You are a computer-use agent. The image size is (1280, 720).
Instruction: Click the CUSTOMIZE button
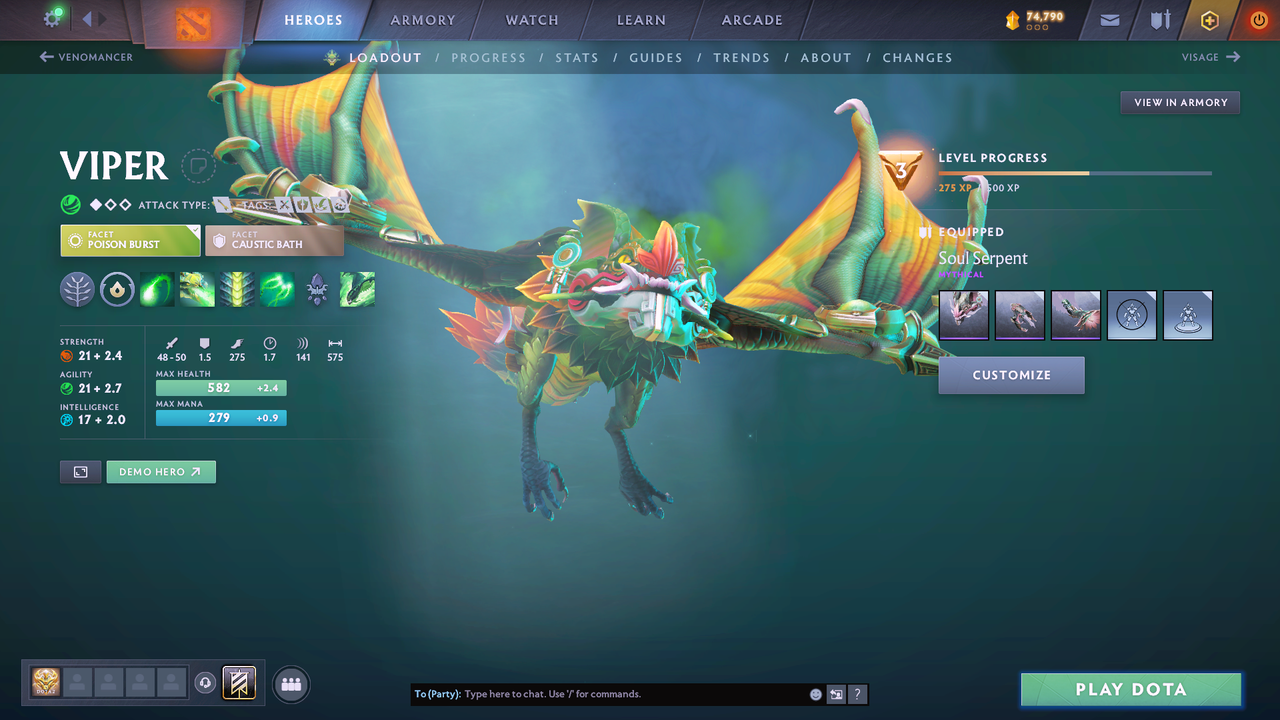point(1011,375)
